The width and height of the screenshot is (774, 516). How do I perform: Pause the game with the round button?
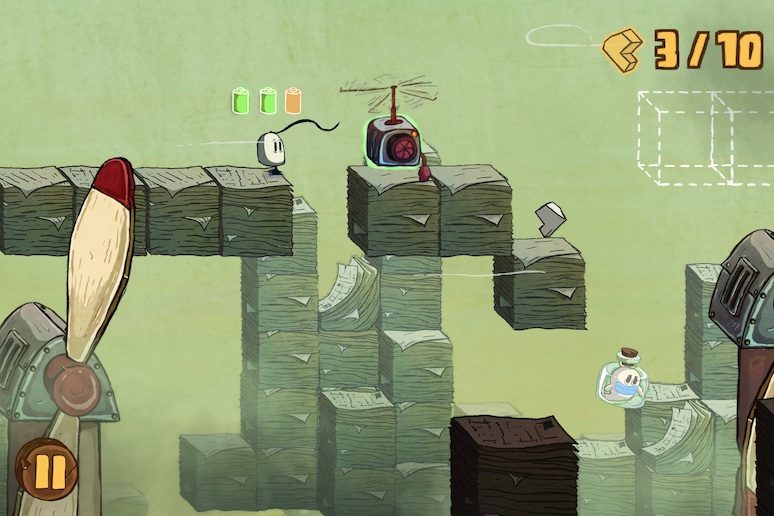point(45,469)
